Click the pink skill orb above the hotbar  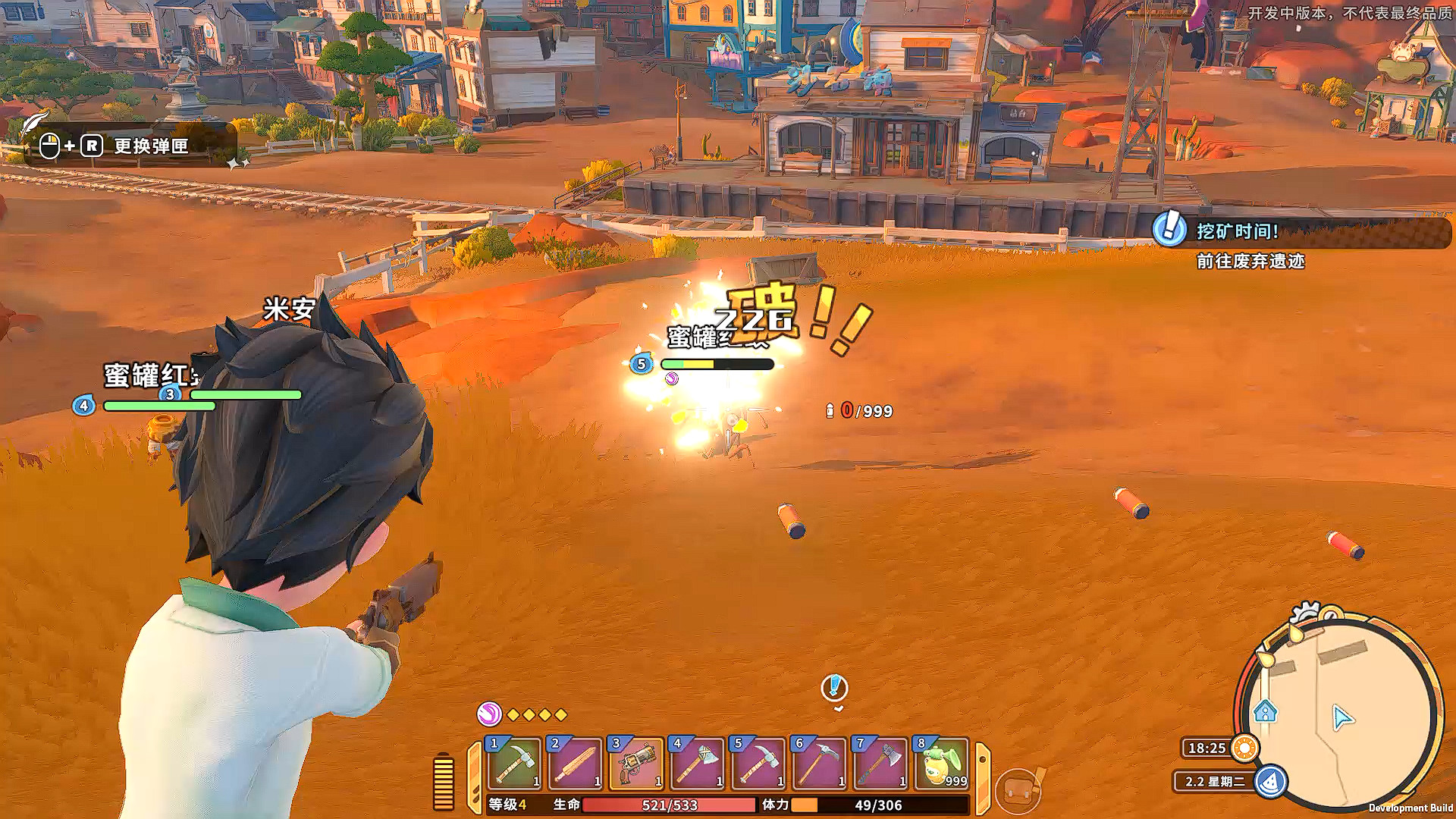(491, 714)
